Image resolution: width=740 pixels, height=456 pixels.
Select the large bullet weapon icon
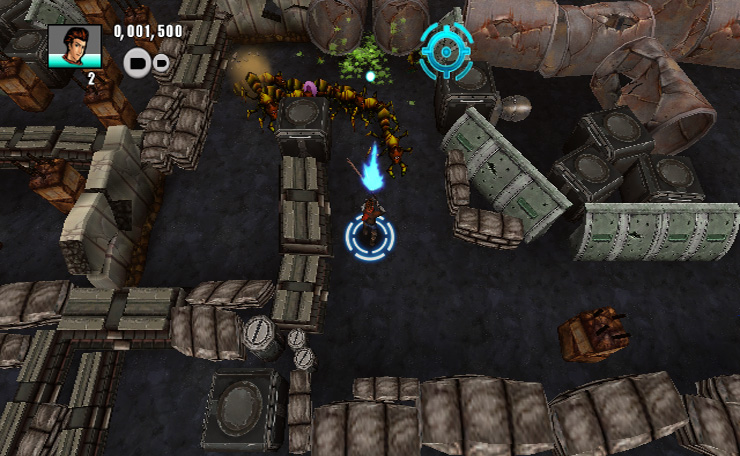(137, 64)
